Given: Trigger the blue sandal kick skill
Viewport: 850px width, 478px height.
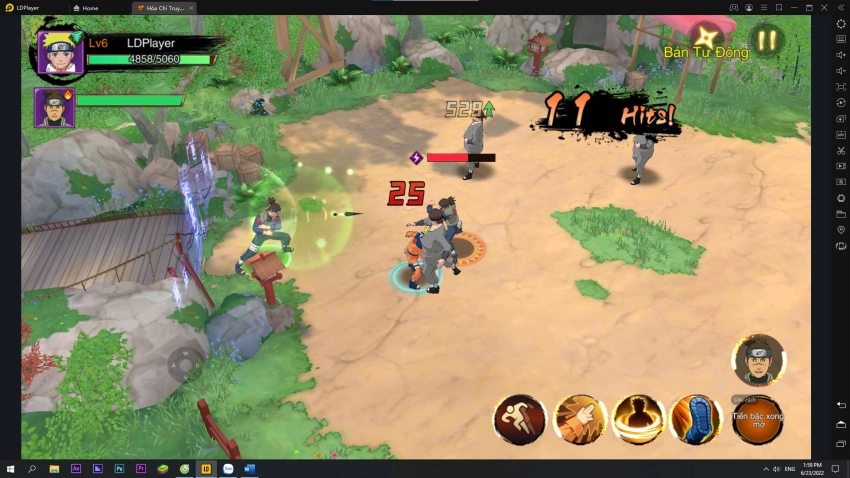Looking at the screenshot, I should click(696, 419).
